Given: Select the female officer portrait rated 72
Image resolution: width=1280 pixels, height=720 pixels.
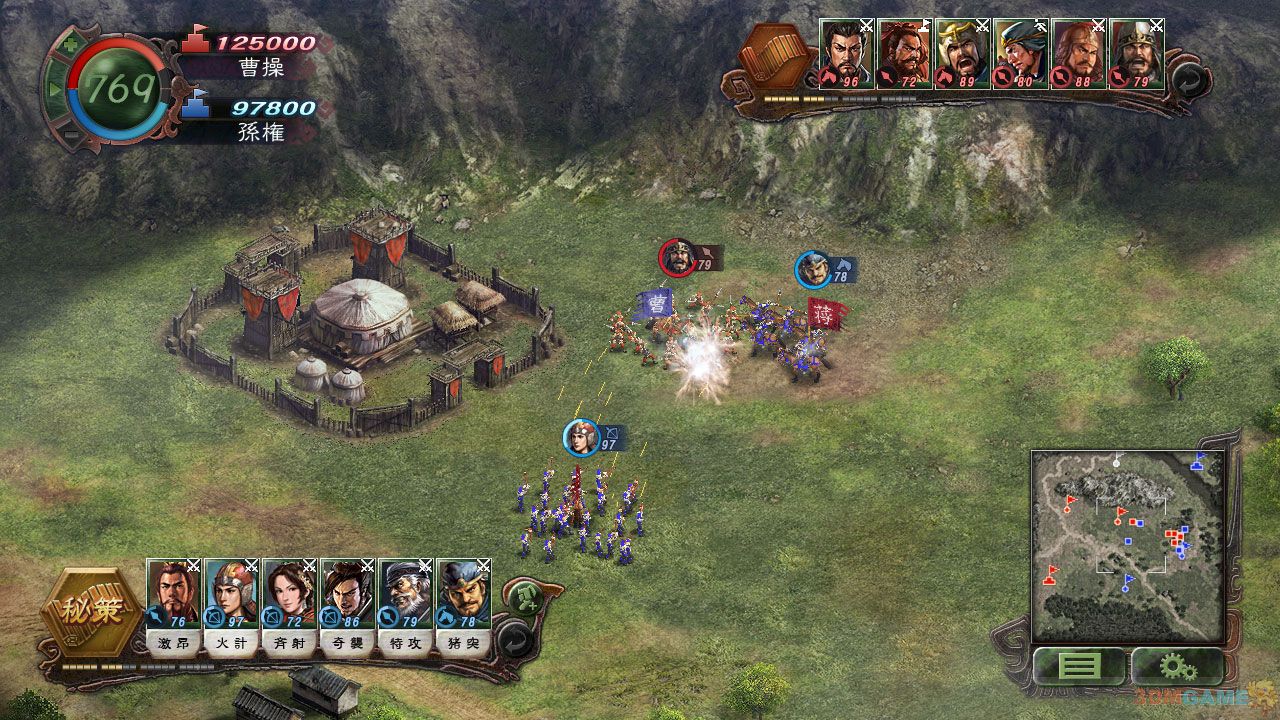Looking at the screenshot, I should click(289, 594).
